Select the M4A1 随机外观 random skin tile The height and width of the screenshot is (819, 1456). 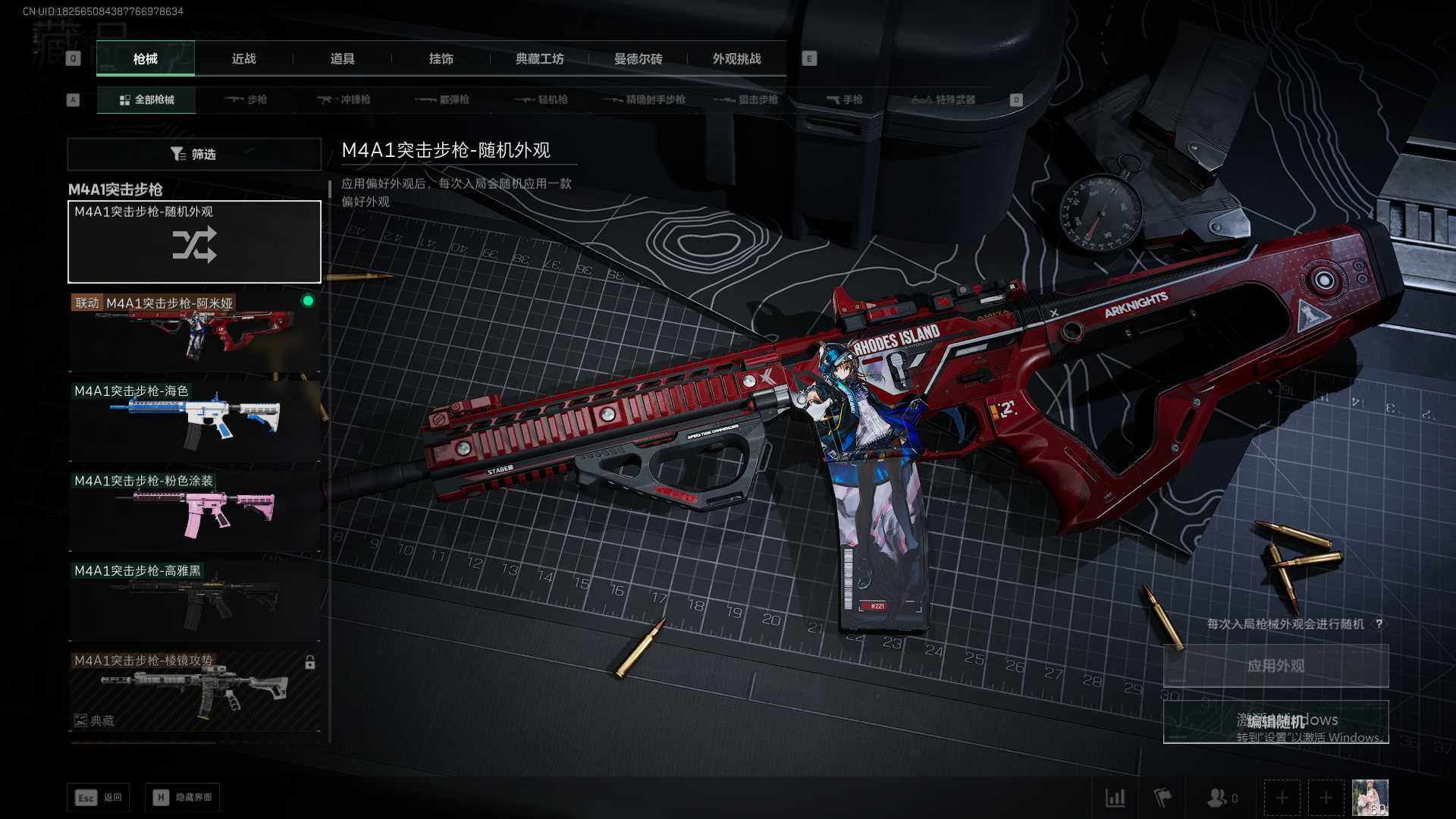pos(194,242)
